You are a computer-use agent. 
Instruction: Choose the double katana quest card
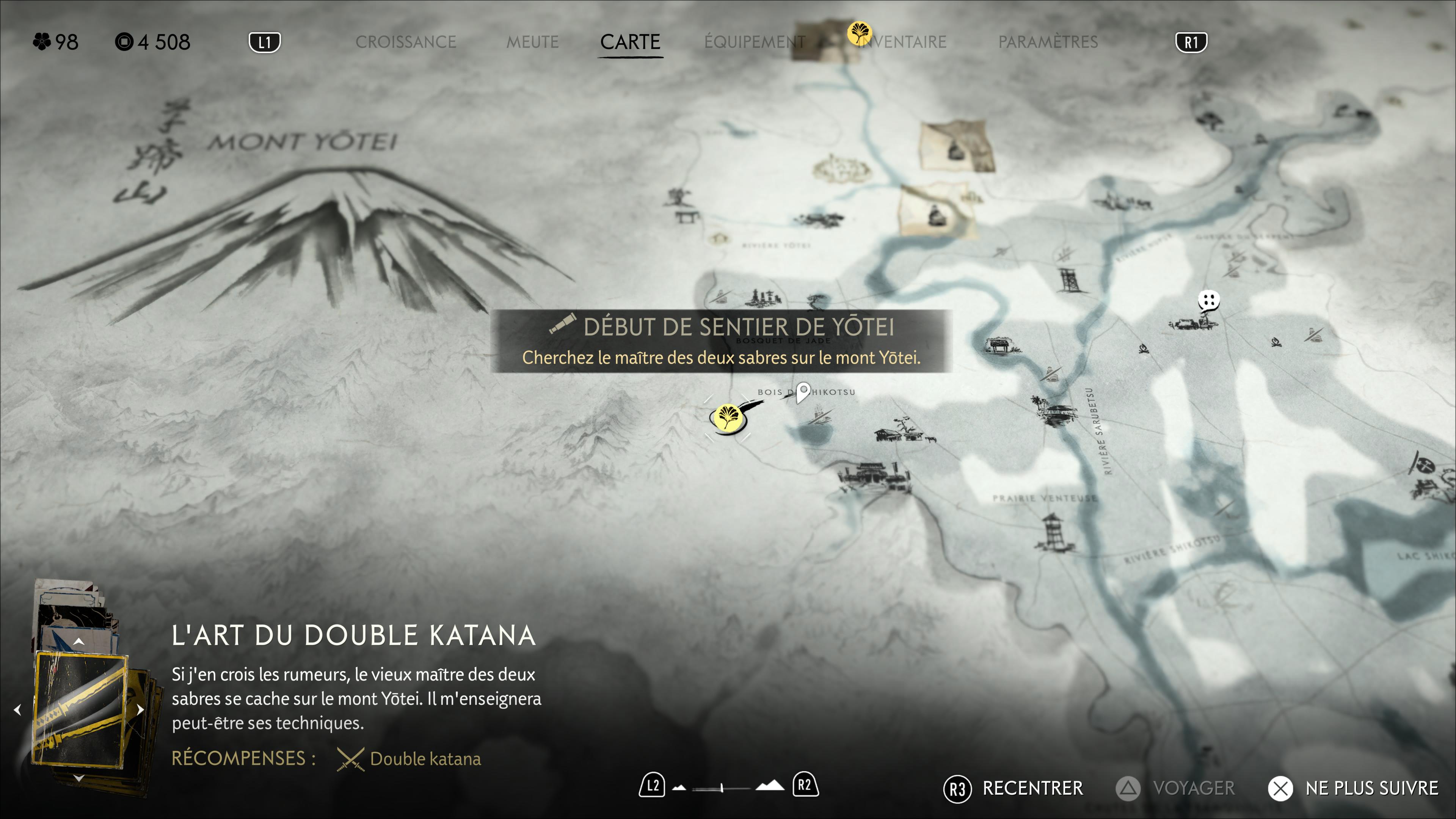[79, 709]
